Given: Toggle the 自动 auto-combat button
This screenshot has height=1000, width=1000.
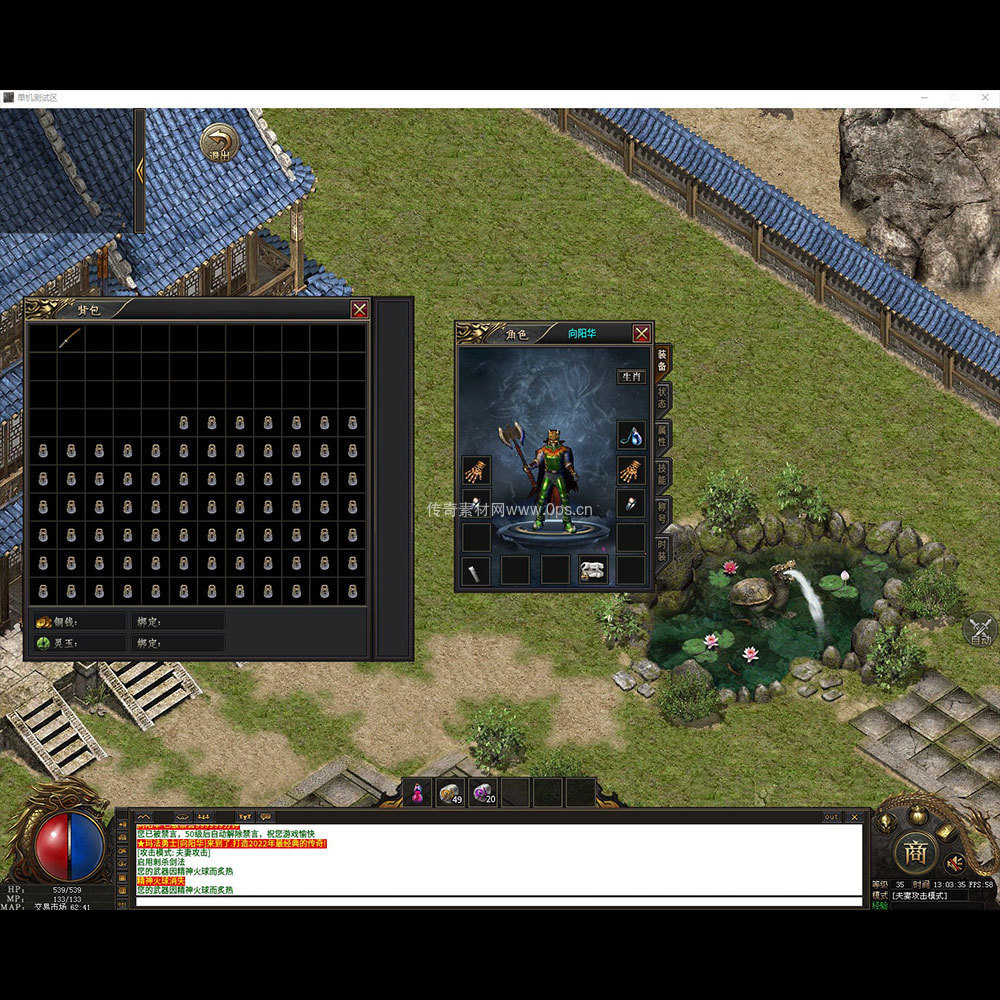Looking at the screenshot, I should 980,630.
